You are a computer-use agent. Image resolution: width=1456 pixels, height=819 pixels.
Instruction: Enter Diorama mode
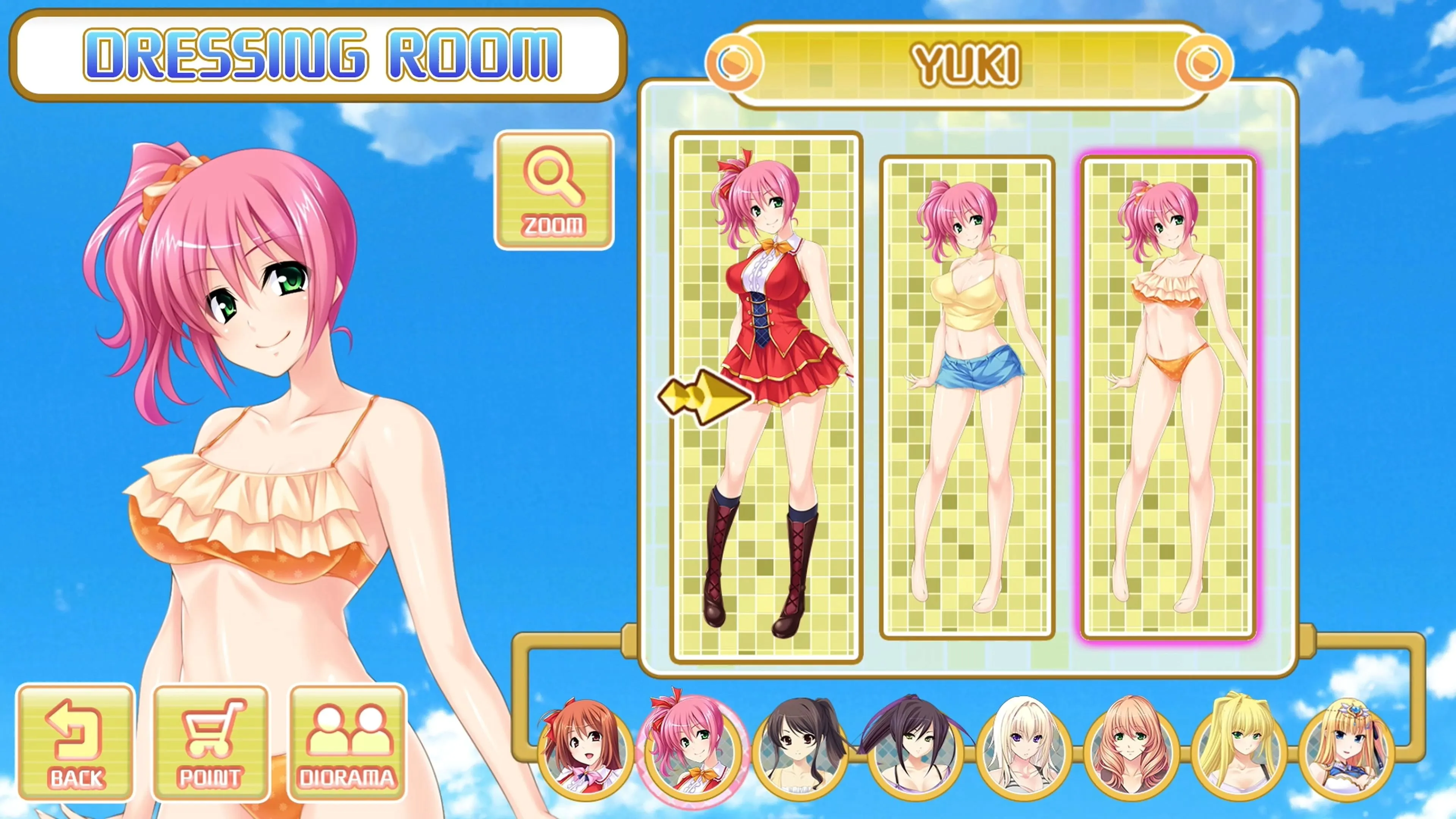(x=347, y=742)
